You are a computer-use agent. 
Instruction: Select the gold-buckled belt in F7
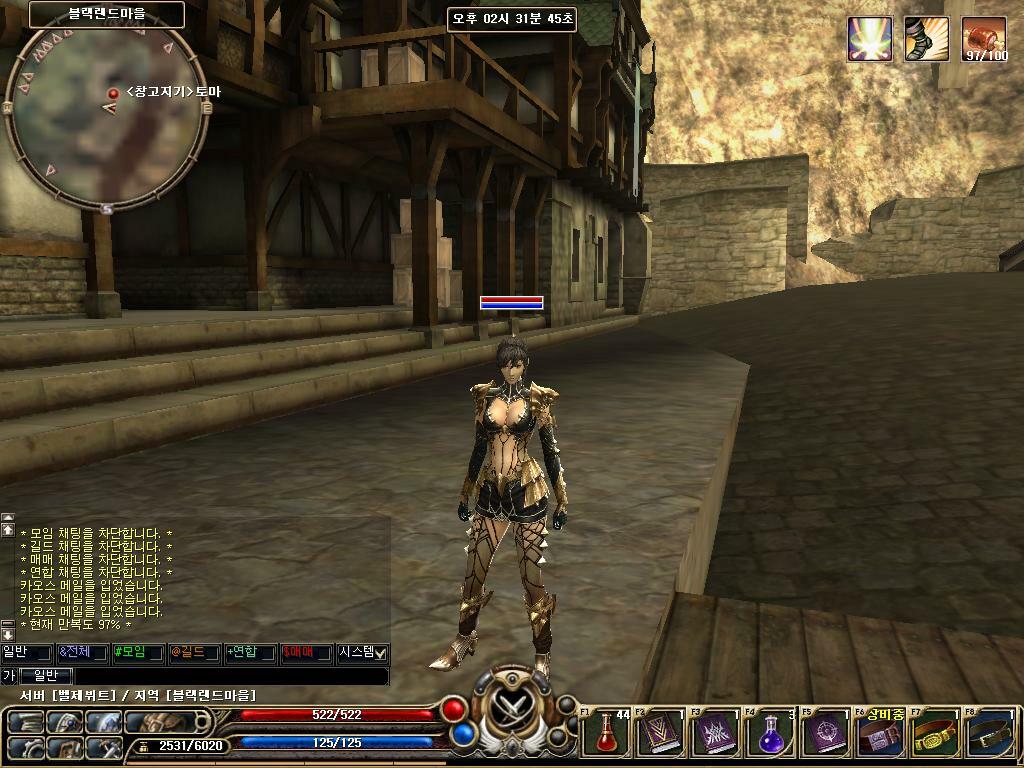point(934,733)
